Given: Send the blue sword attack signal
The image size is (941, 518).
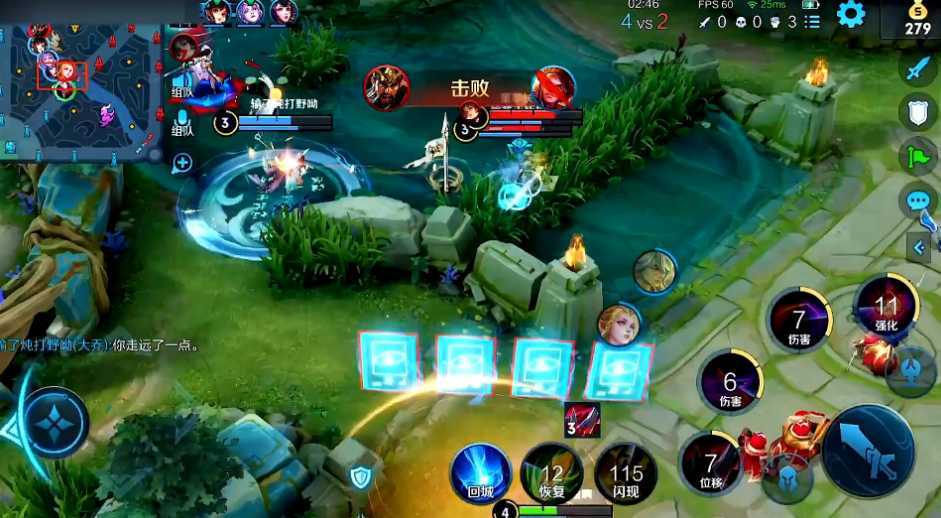Looking at the screenshot, I should [x=918, y=68].
